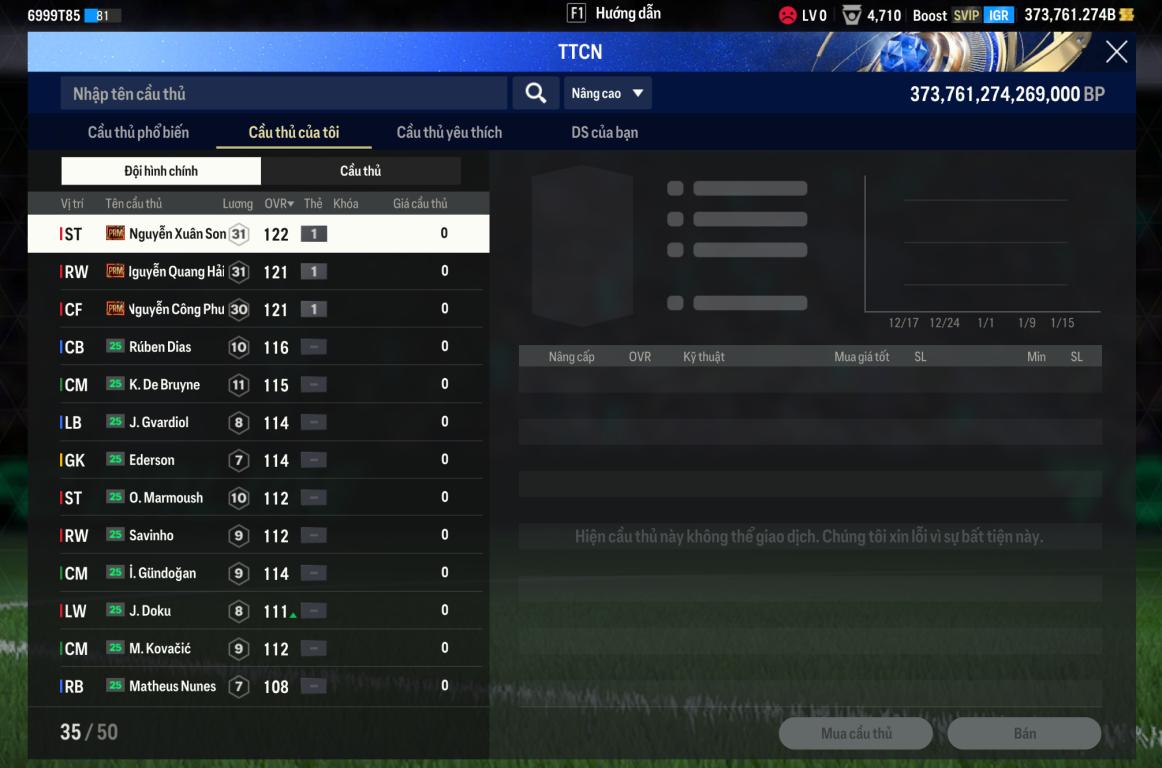Screen dimensions: 1162x768
Task: Sort the list by OVR column
Action: [279, 204]
